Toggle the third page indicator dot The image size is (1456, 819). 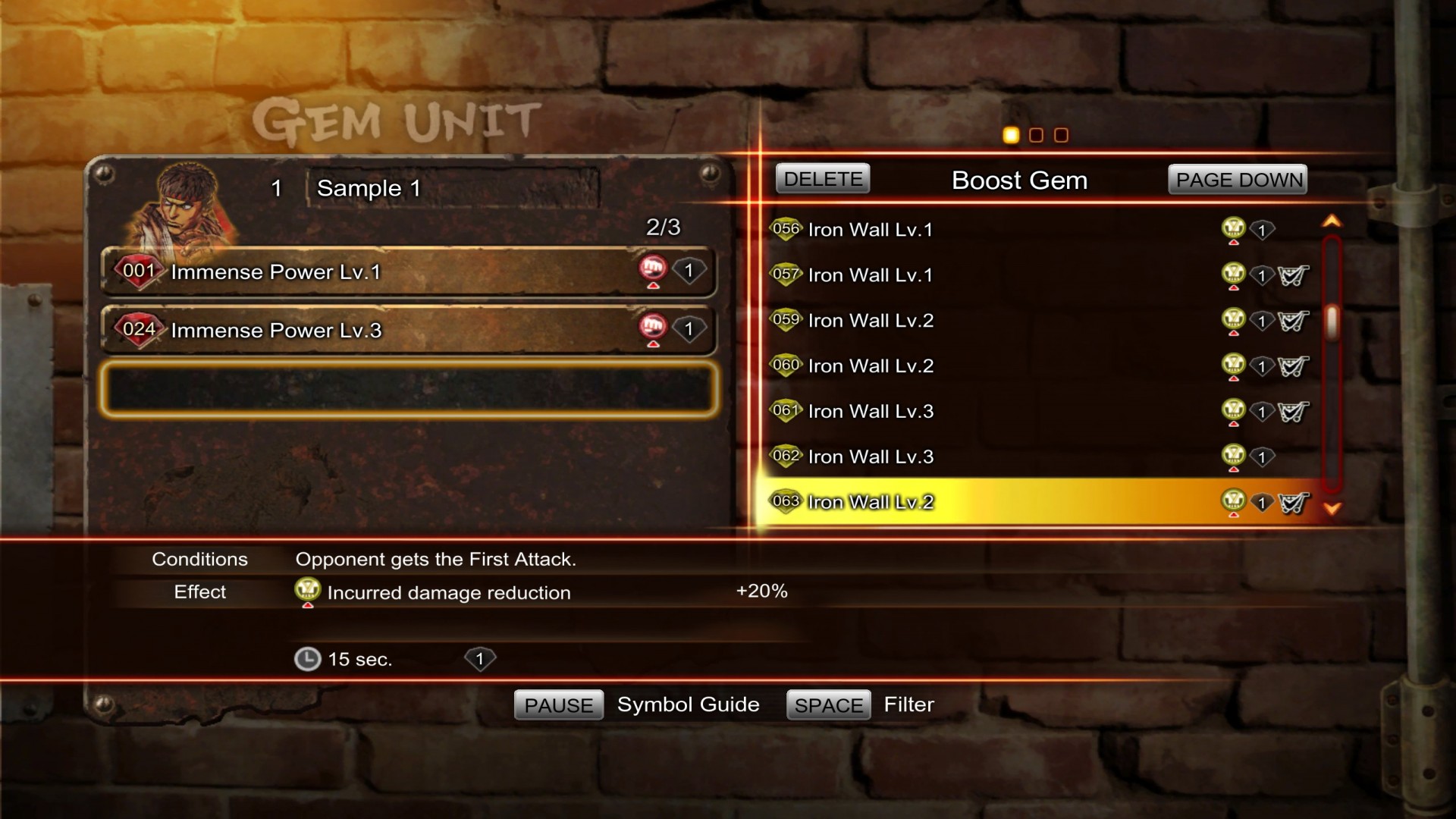(x=1061, y=135)
